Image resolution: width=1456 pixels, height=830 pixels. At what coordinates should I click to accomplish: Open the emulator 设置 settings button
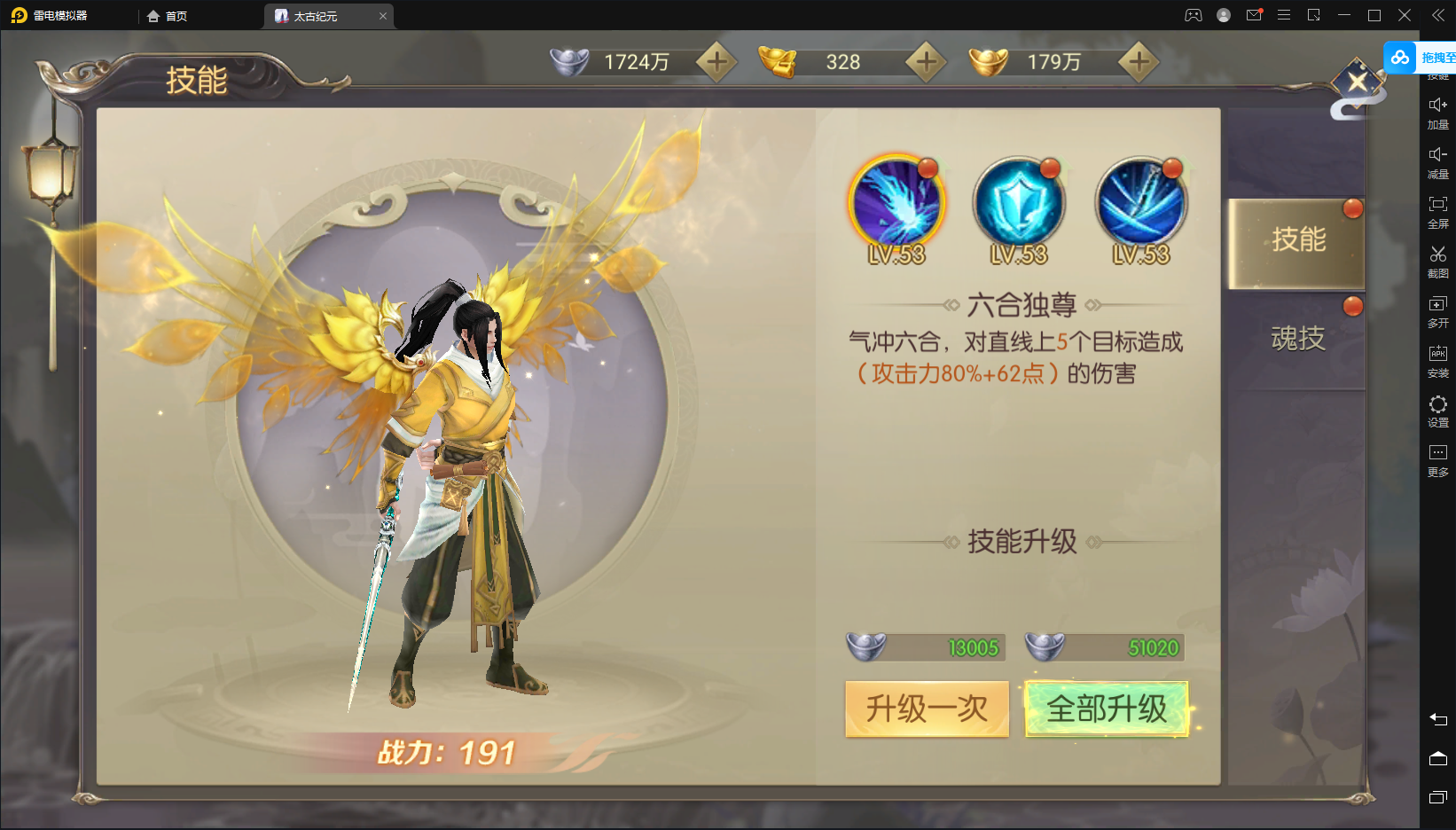1437,411
